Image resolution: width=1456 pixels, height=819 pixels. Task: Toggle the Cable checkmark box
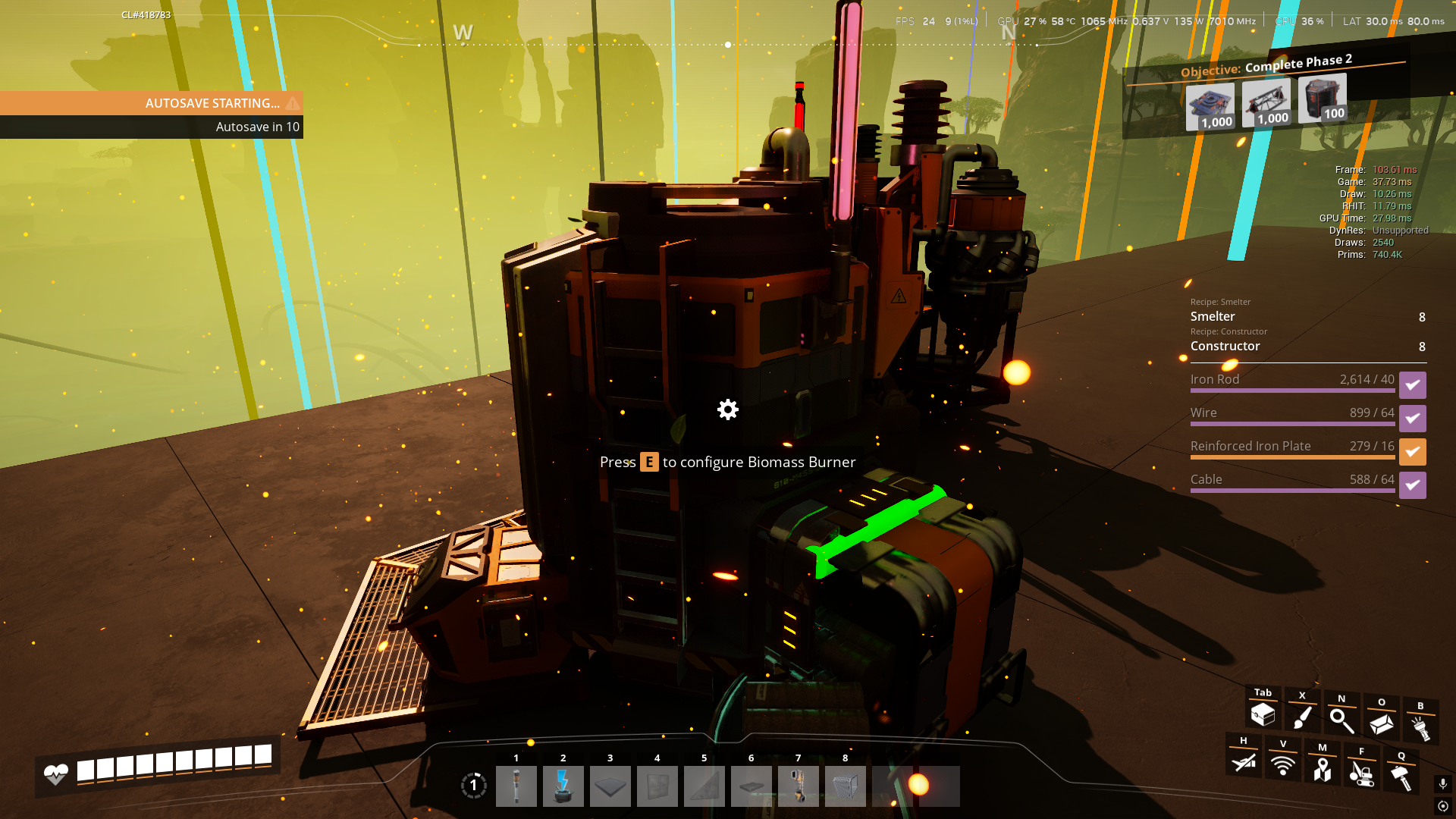coord(1412,485)
